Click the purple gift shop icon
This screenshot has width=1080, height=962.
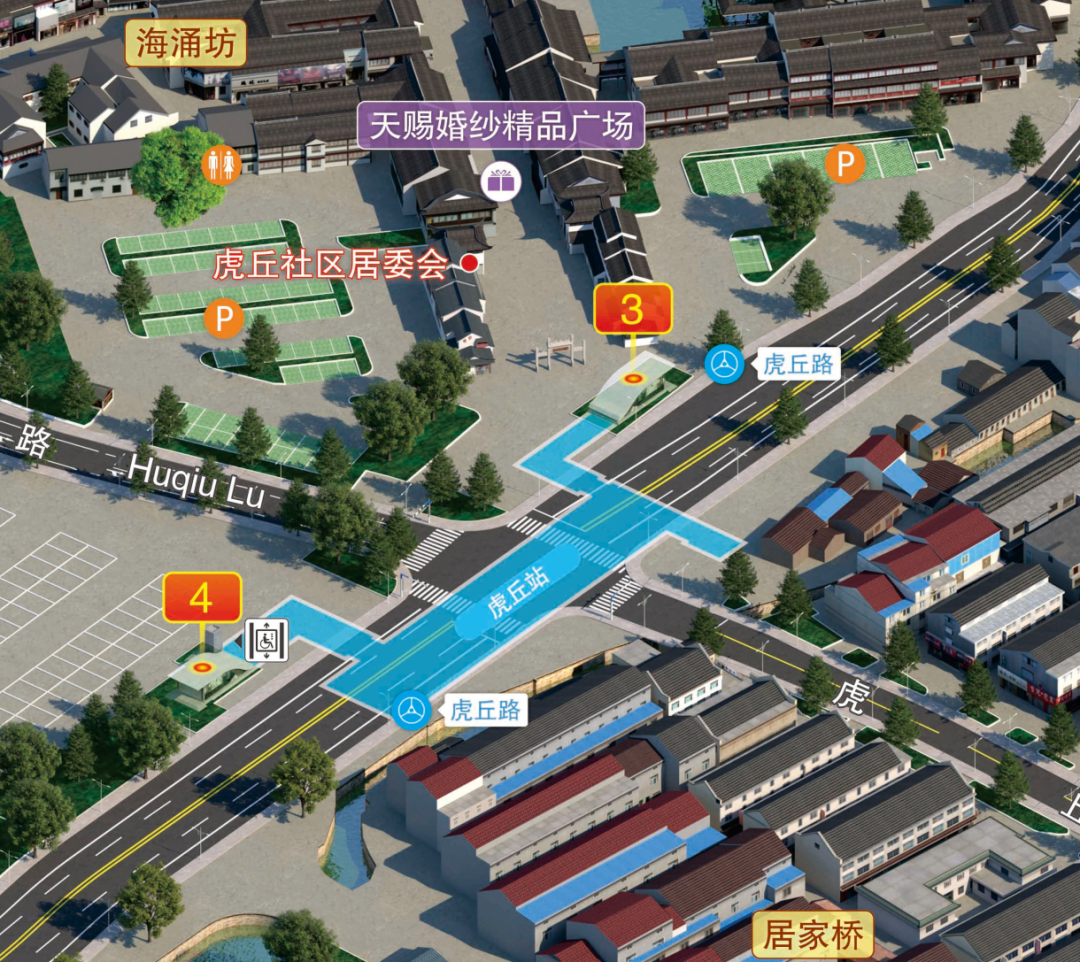click(500, 181)
